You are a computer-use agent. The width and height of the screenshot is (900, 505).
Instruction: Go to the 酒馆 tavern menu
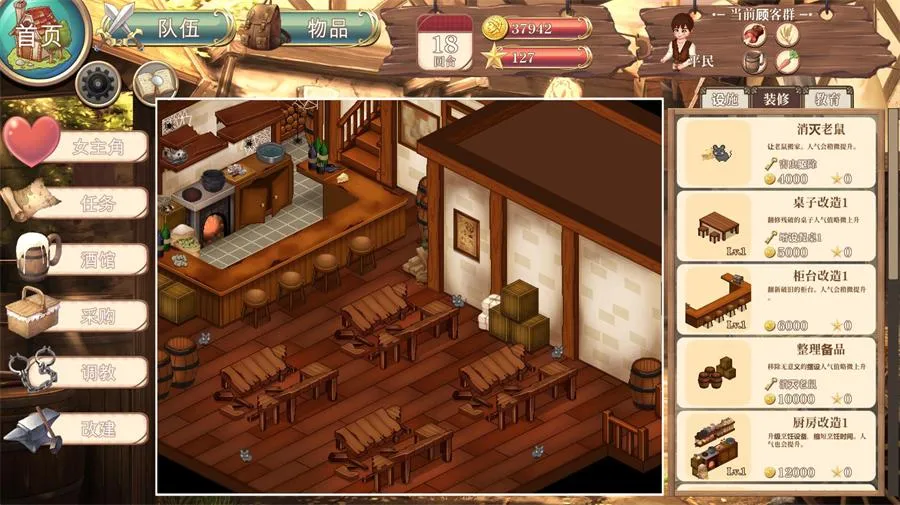tap(97, 260)
